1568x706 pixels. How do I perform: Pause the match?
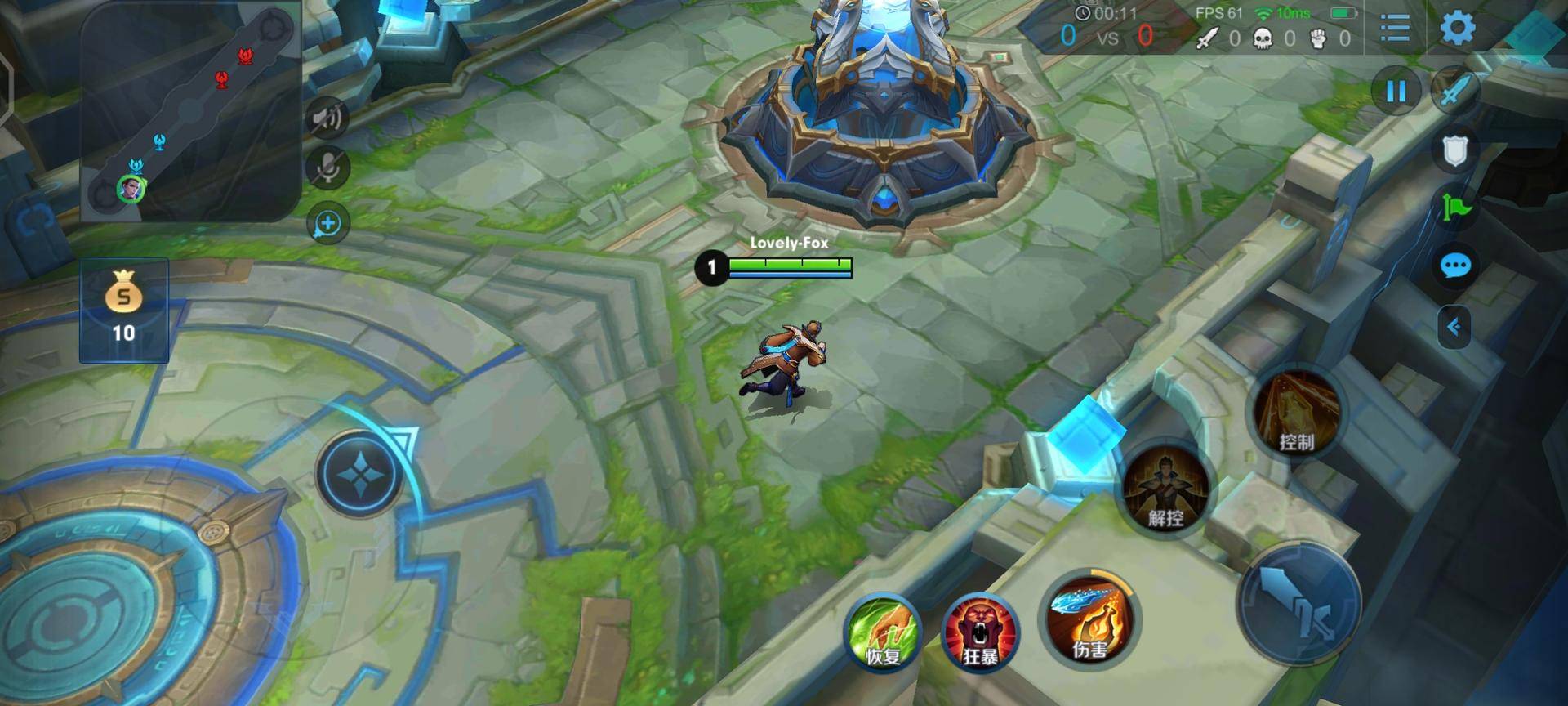tap(1396, 91)
